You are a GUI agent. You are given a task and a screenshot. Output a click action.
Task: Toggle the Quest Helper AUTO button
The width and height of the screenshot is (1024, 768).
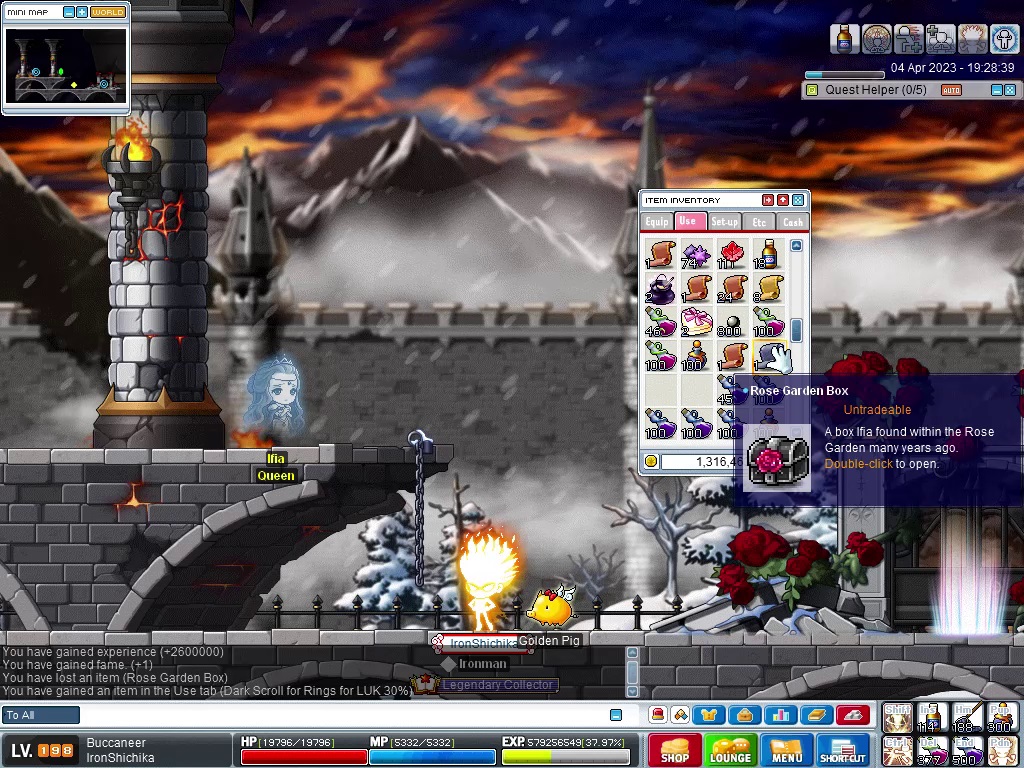click(x=951, y=90)
